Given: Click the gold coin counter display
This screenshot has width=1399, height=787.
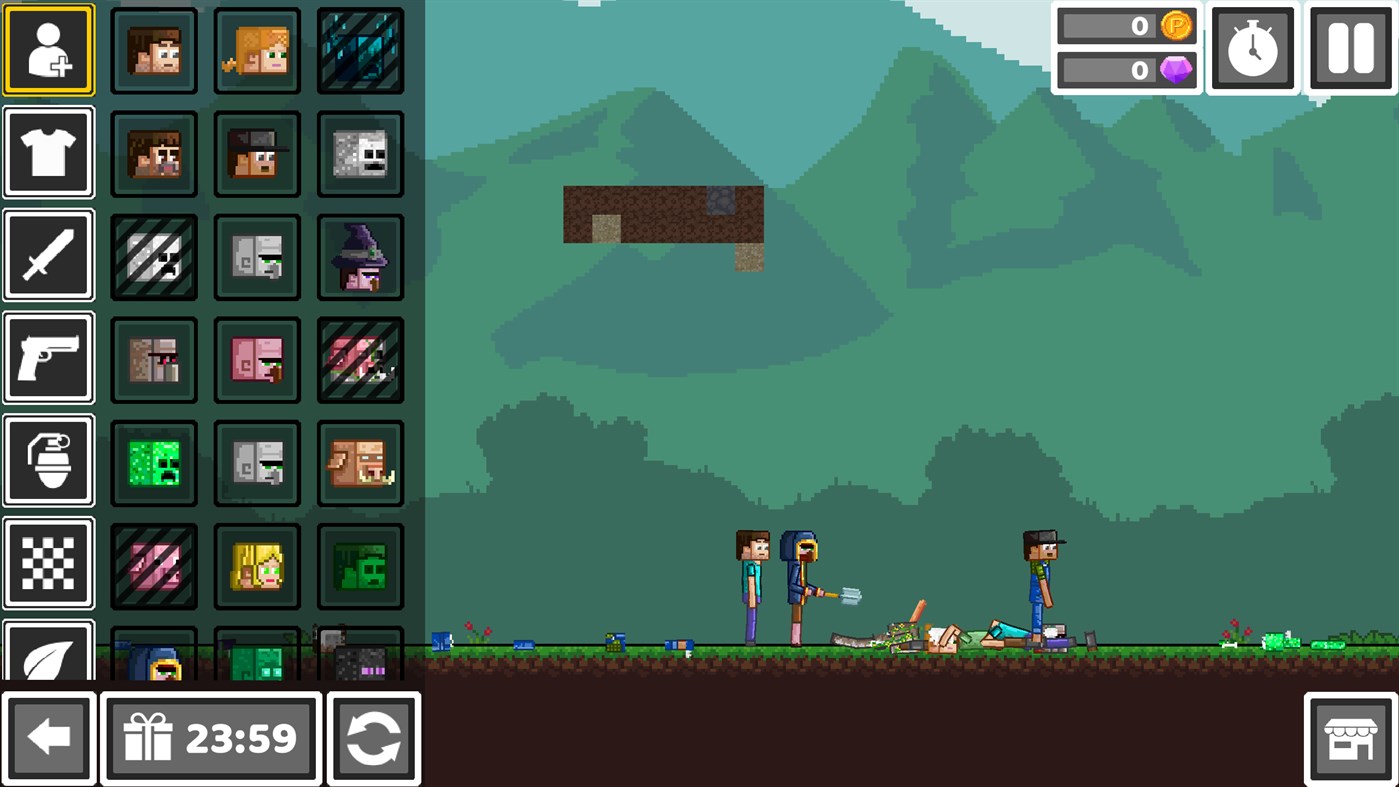Looking at the screenshot, I should pos(1126,26).
